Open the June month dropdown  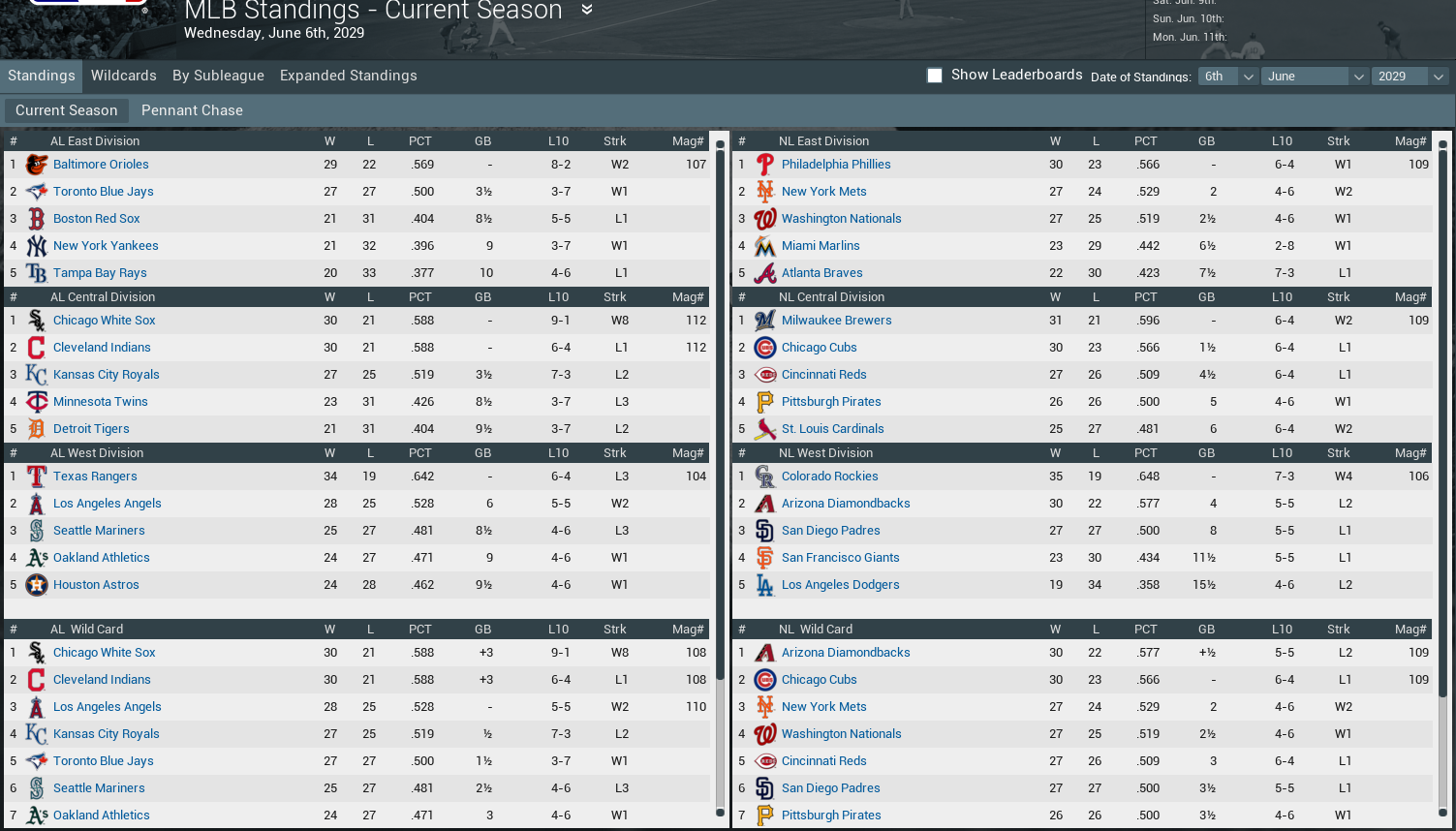(1314, 77)
